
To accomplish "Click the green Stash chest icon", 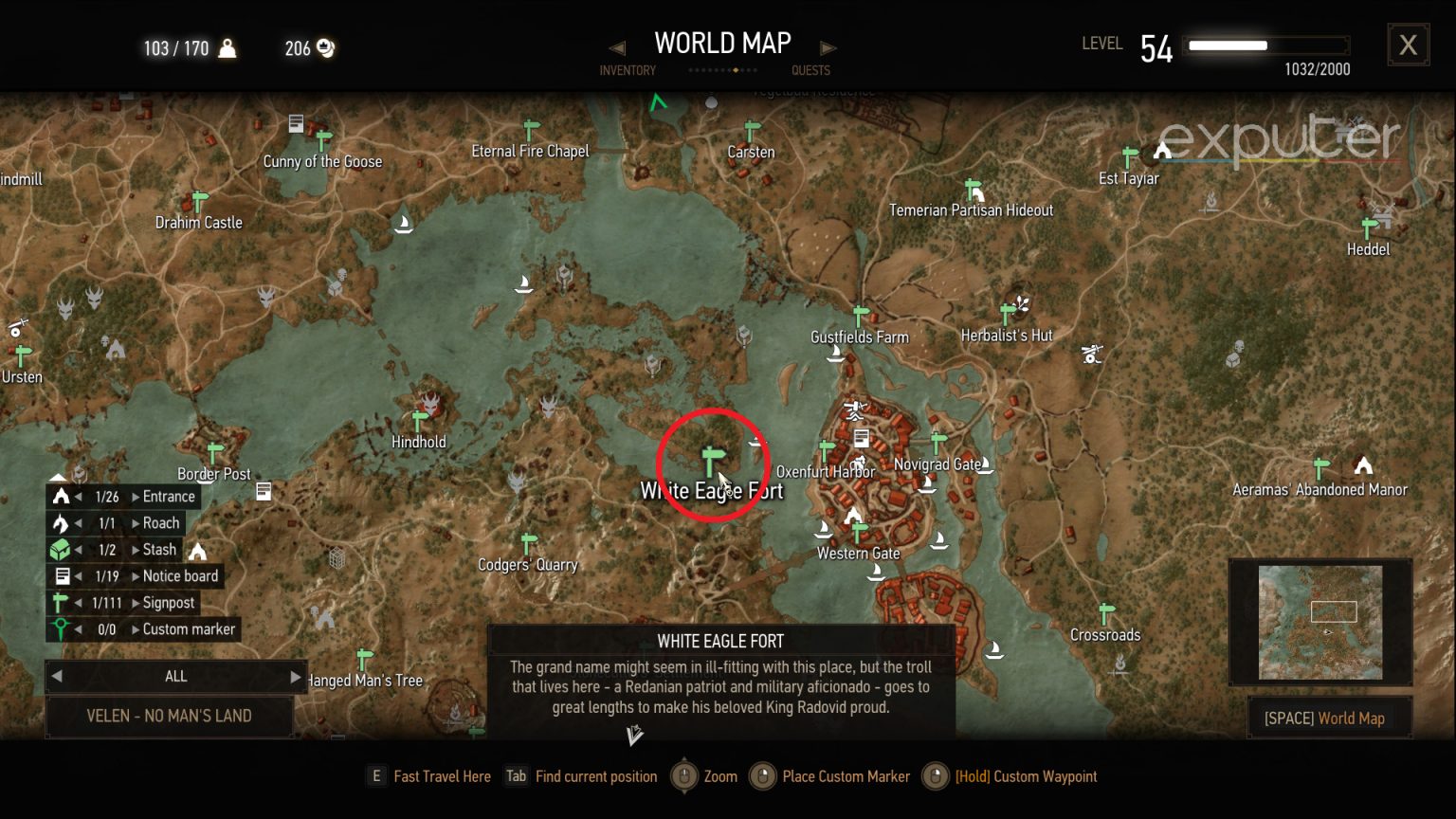I will point(61,549).
